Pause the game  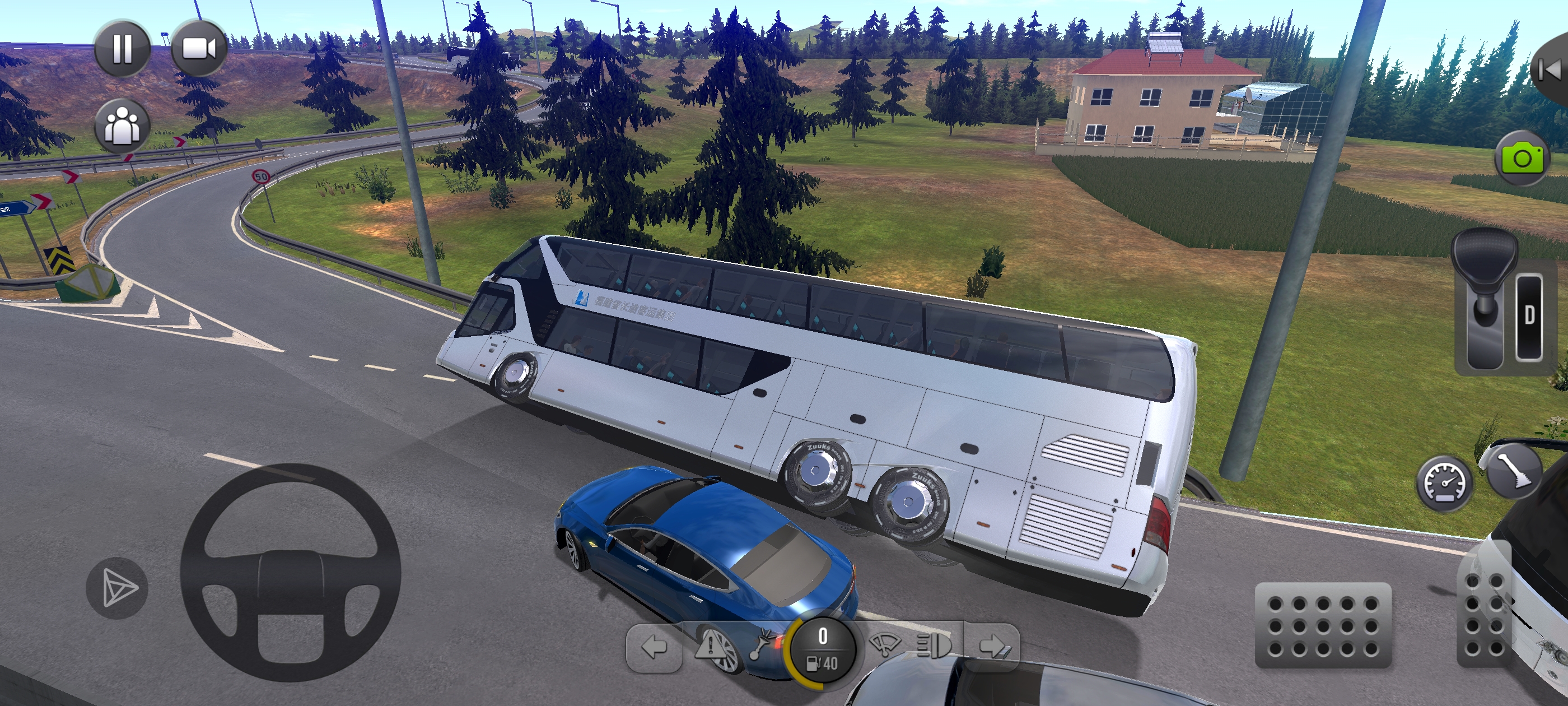click(122, 48)
